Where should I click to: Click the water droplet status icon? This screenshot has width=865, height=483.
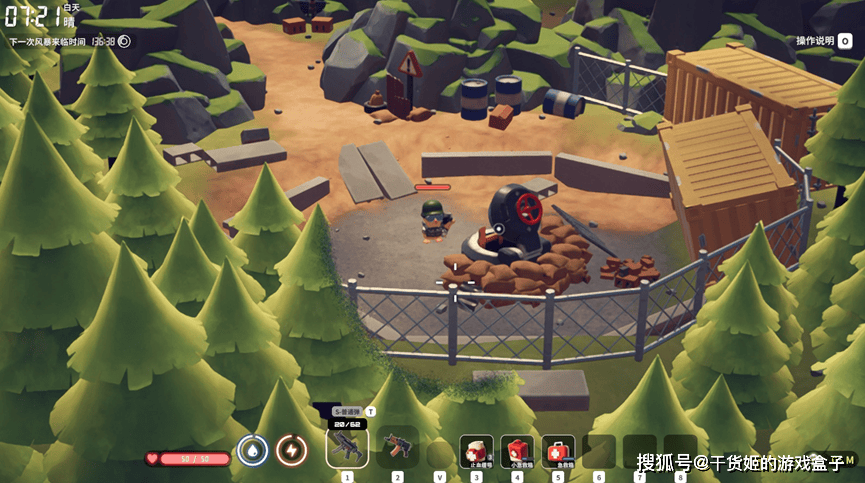coord(251,451)
